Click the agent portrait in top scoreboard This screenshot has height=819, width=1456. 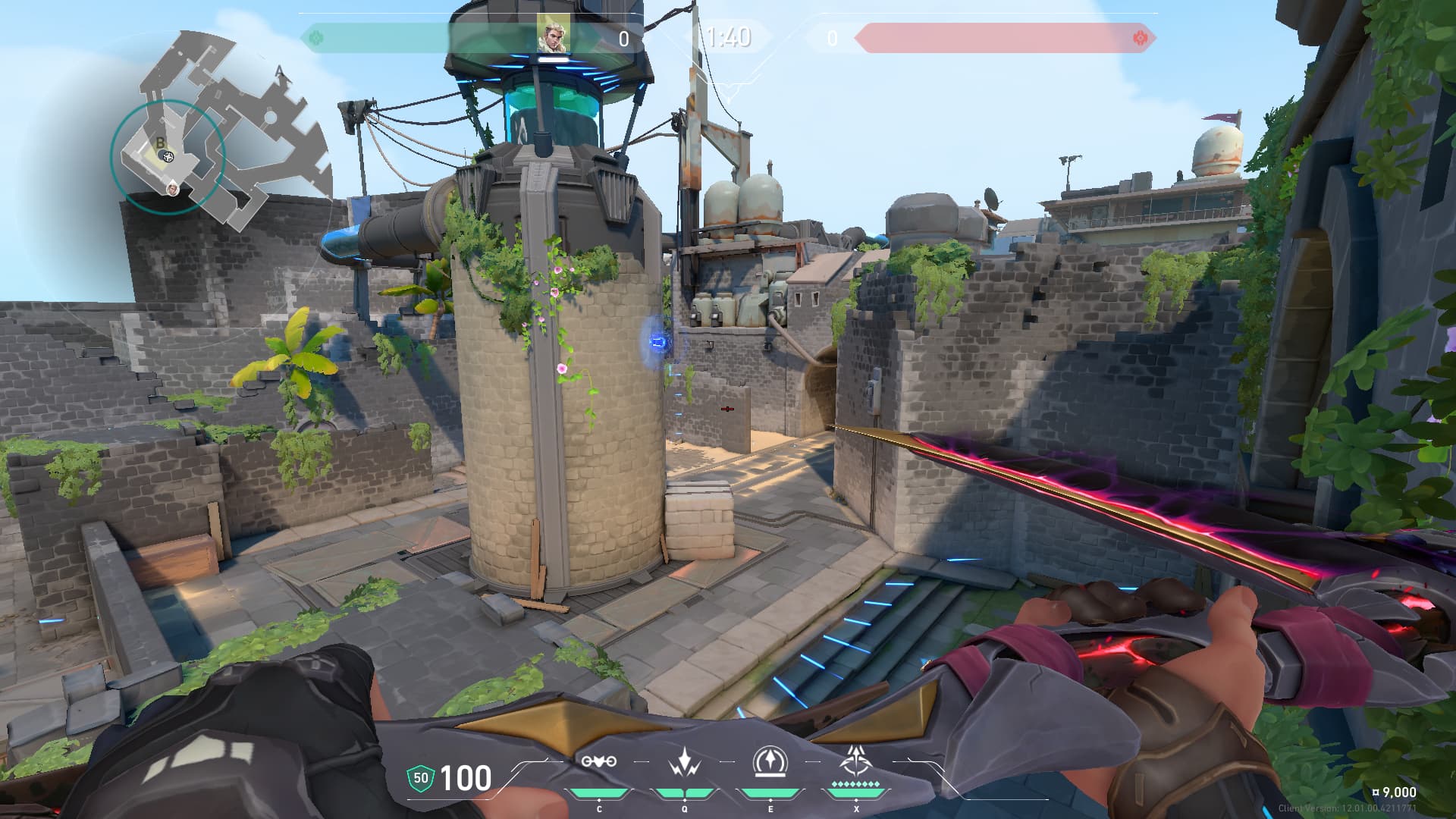[551, 34]
